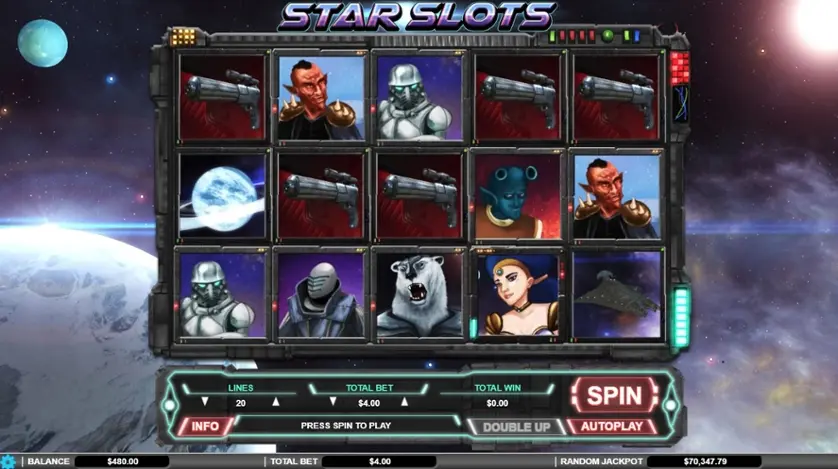Open settings via the gear icon

tap(10, 462)
